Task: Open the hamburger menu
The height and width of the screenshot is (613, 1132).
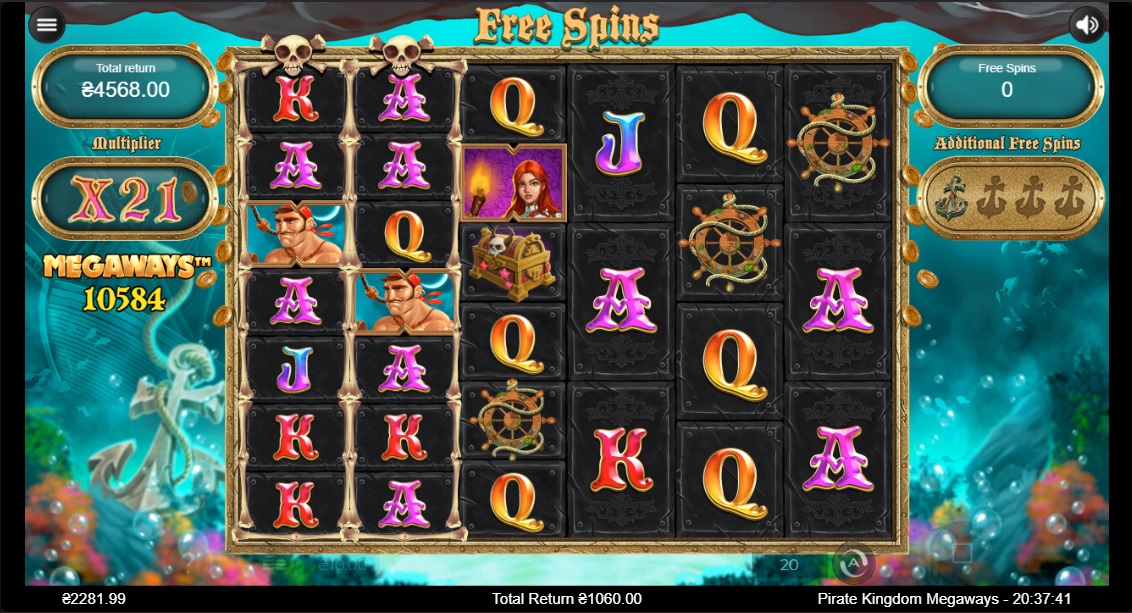Action: tap(46, 25)
